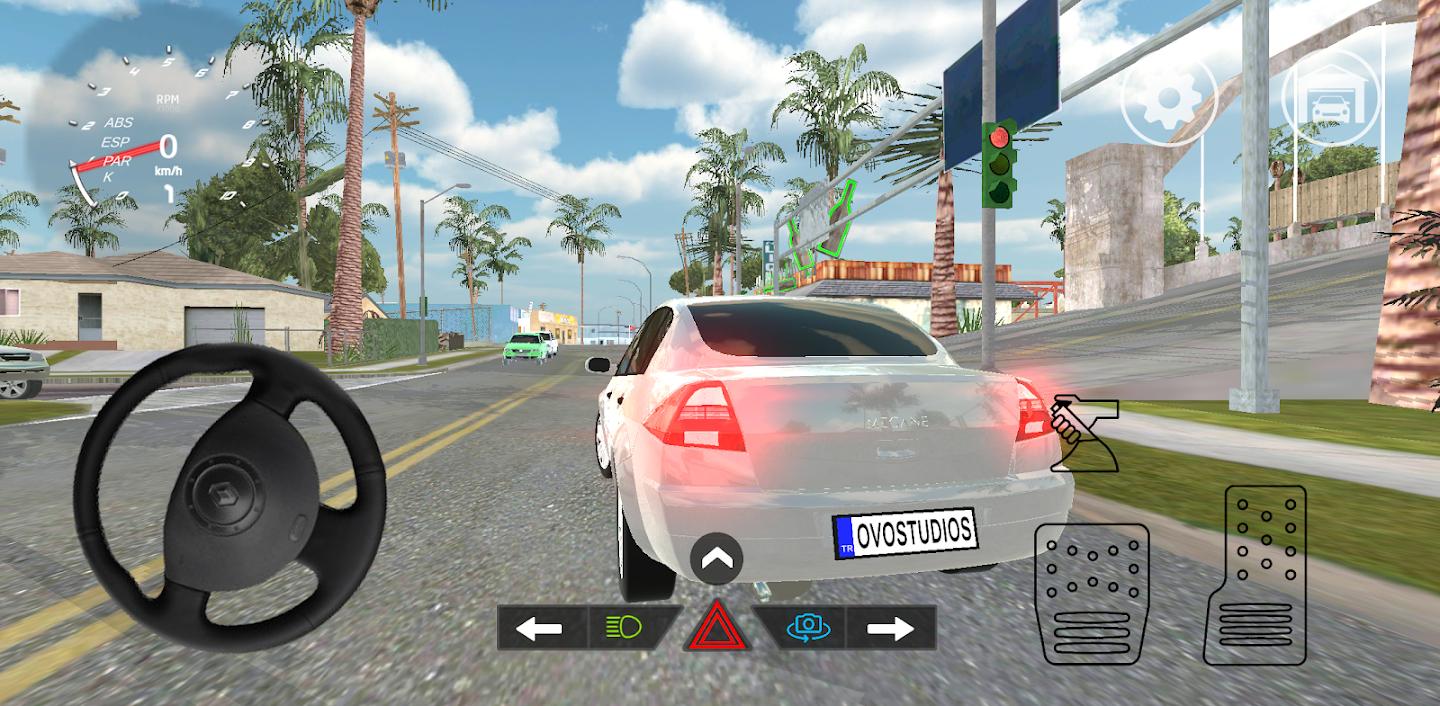Expand the upward chevron control panel
Image resolution: width=1440 pixels, height=706 pixels.
[x=716, y=559]
